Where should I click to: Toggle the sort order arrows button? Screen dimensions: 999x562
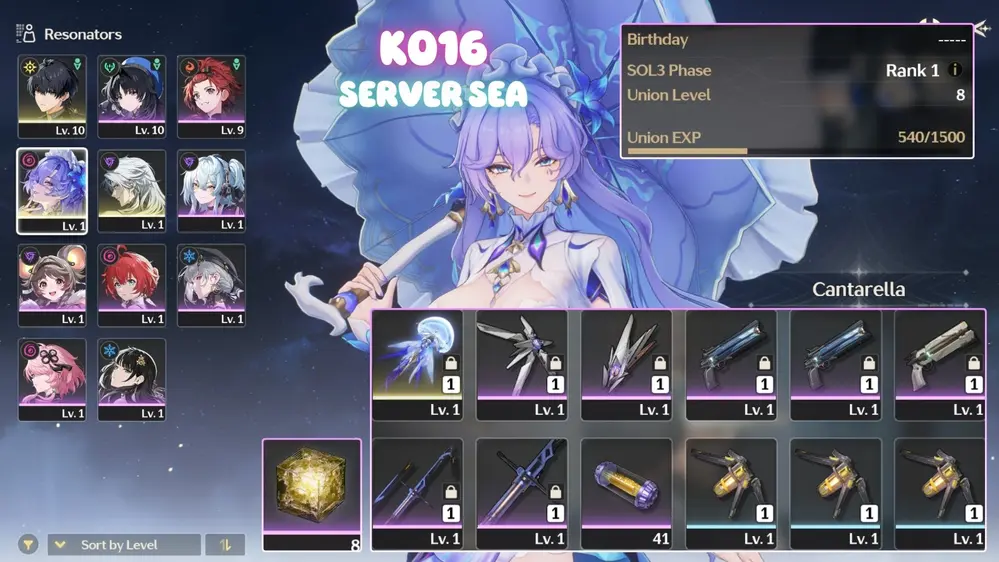[225, 545]
